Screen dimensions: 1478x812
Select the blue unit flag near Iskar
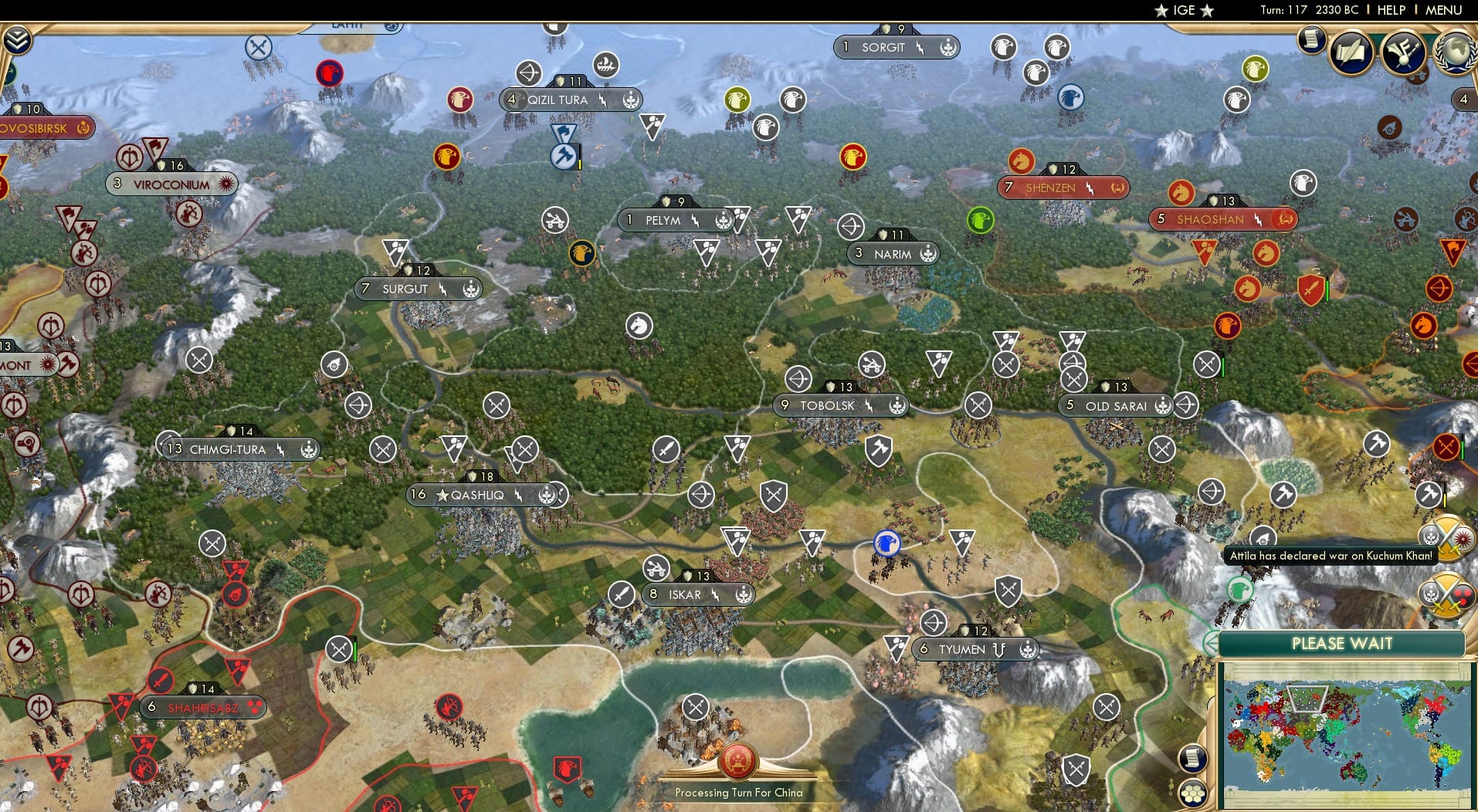886,545
